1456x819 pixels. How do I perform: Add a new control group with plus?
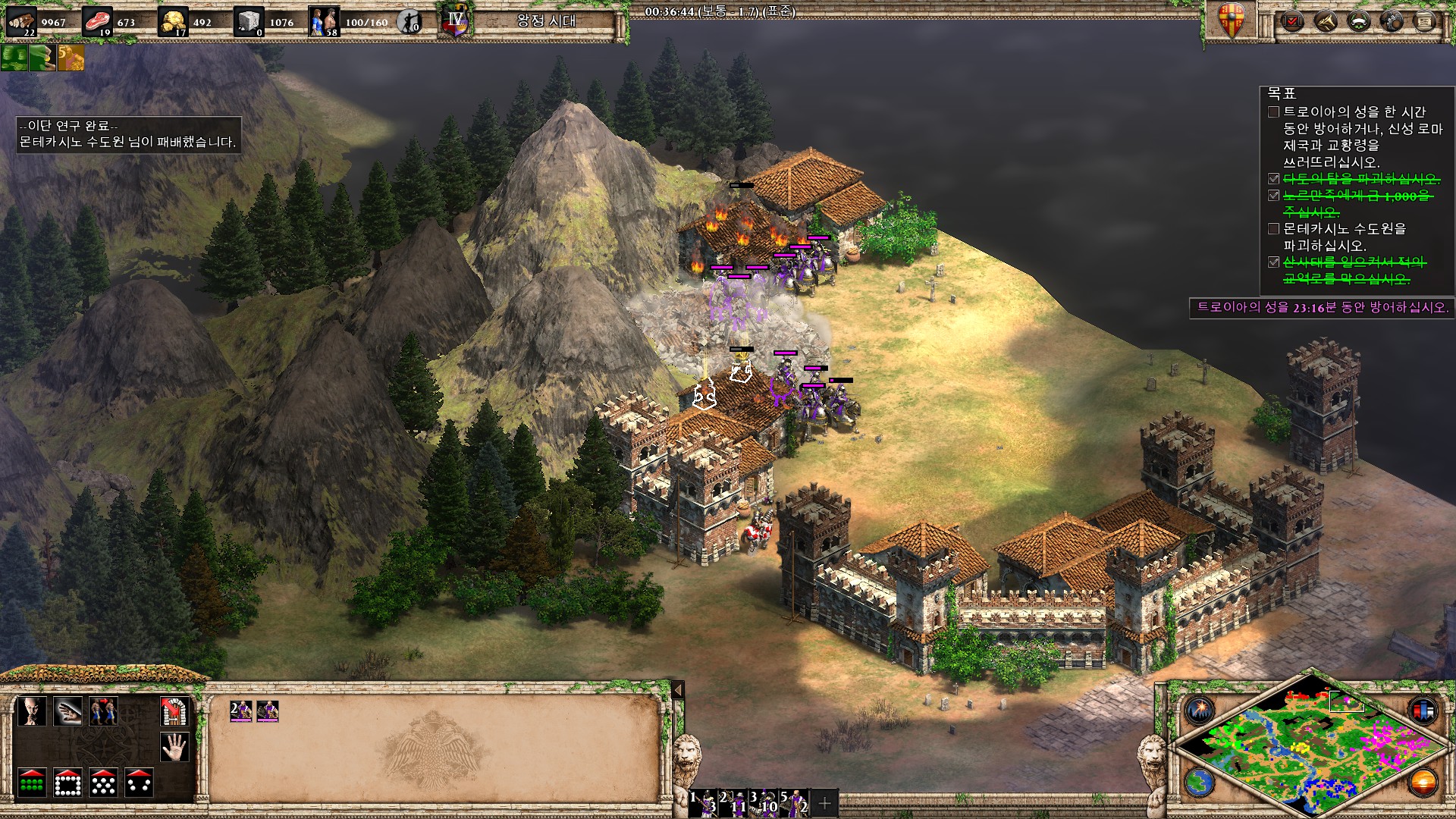click(825, 802)
